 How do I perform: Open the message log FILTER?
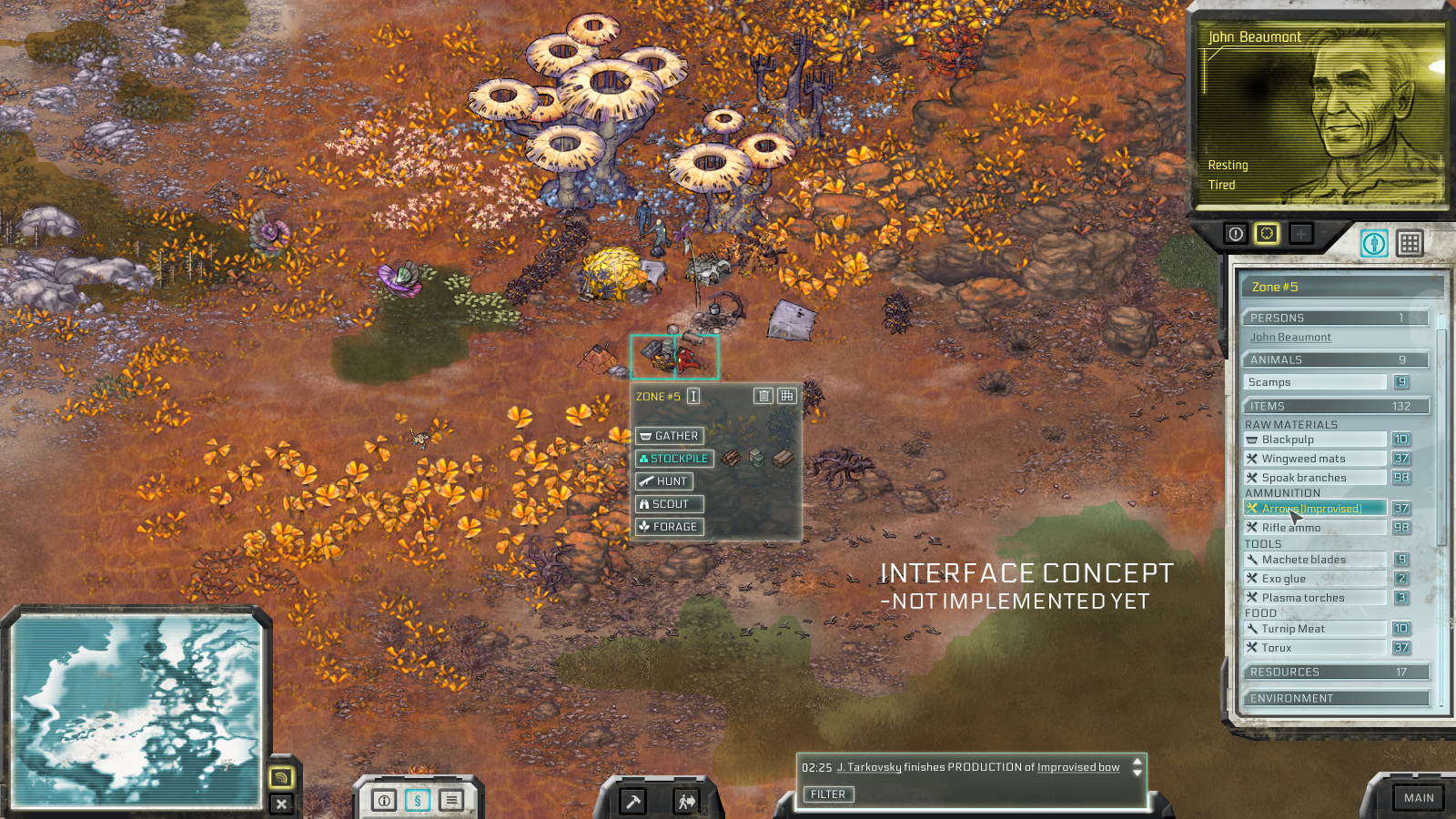point(828,794)
